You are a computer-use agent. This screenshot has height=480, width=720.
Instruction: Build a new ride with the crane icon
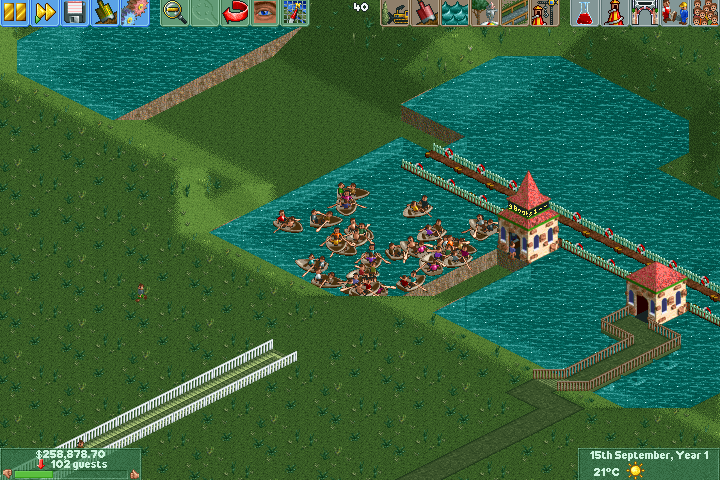pyautogui.click(x=542, y=12)
